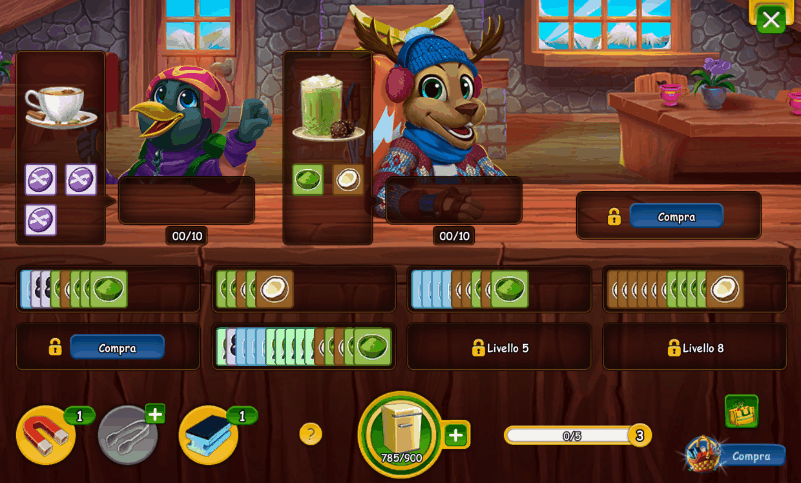Click Compra next to the gift basket

tap(751, 456)
